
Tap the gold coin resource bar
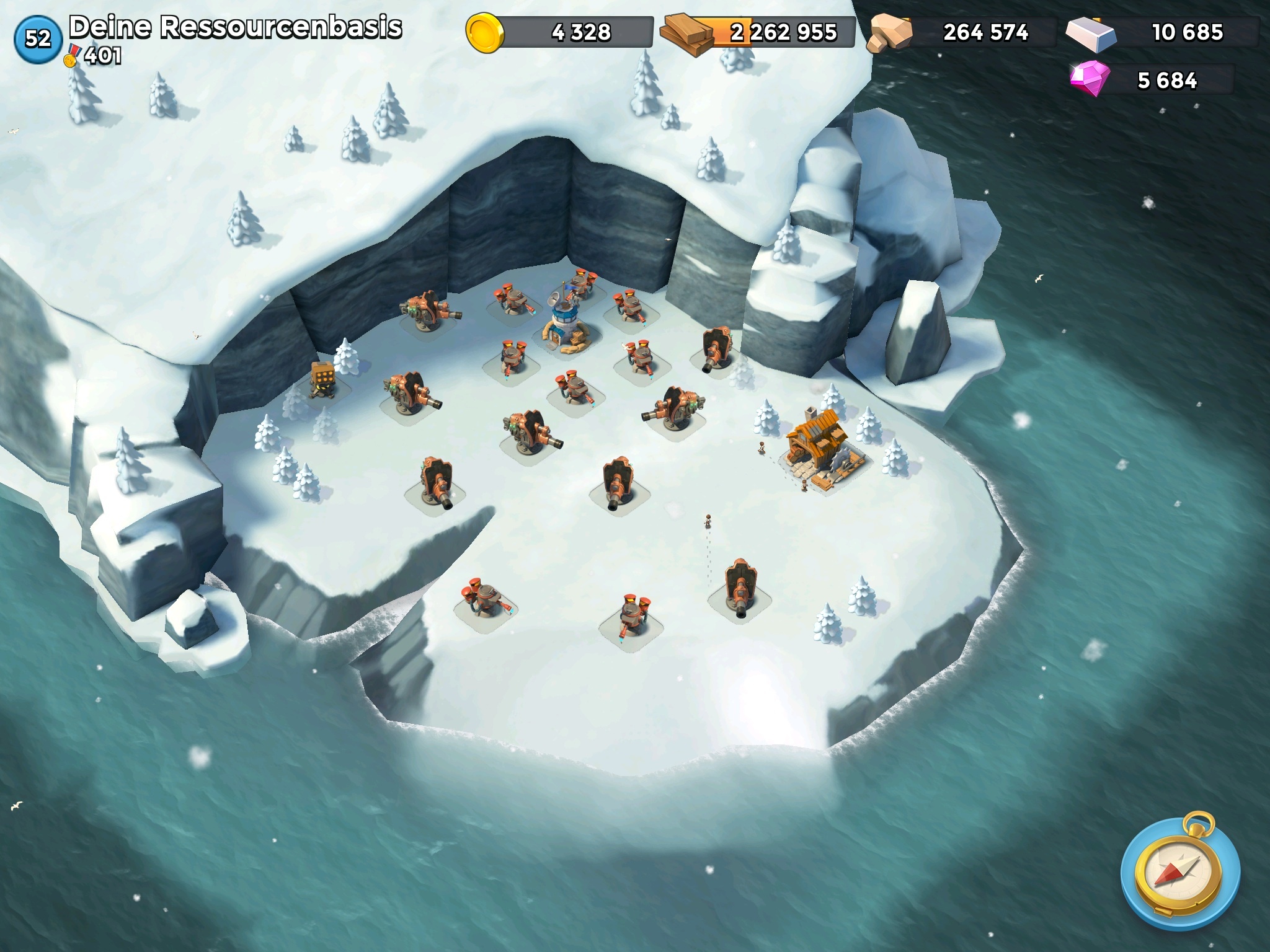point(561,32)
